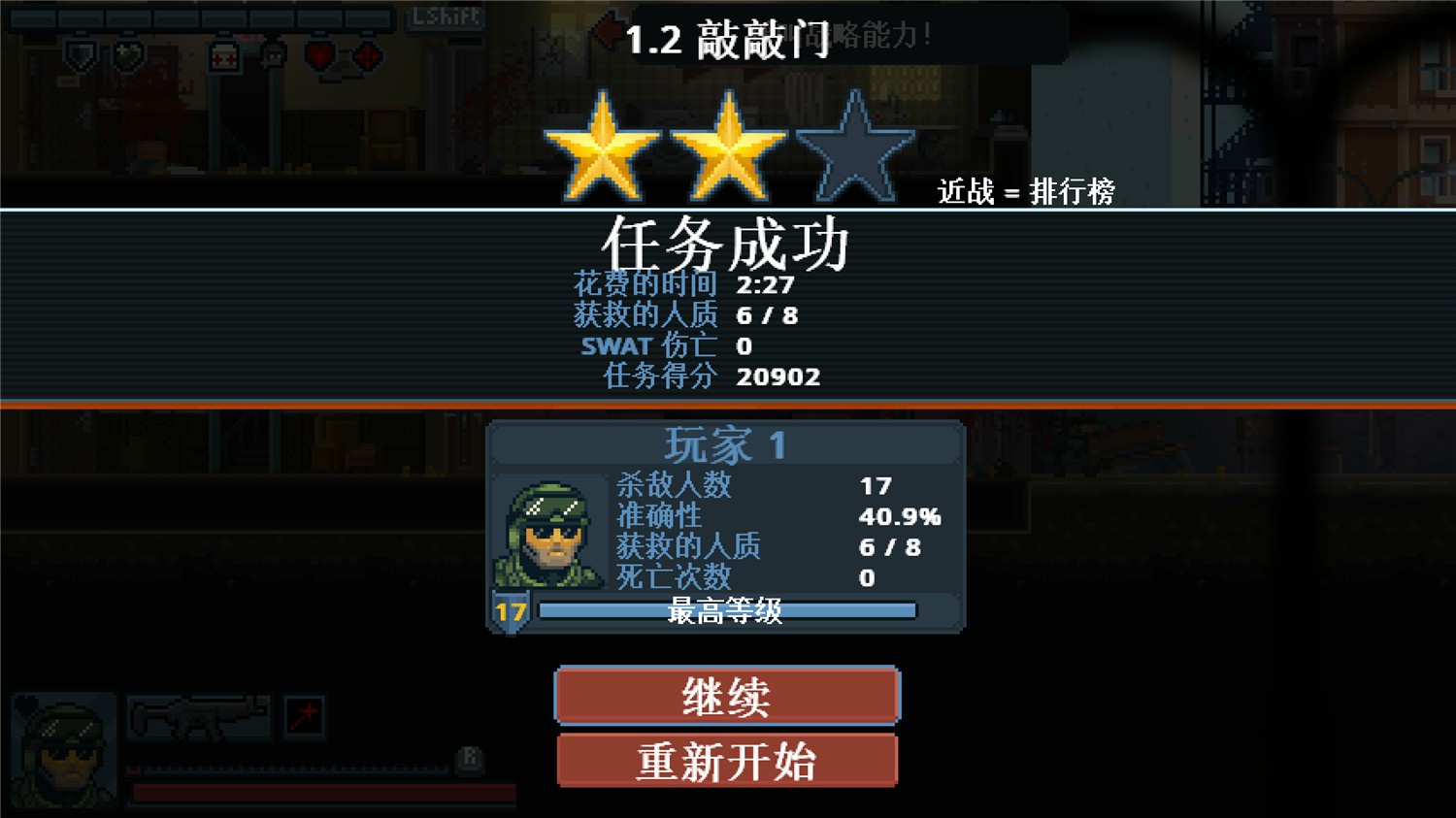Select the red heart health icon
This screenshot has width=1456, height=818.
pyautogui.click(x=320, y=55)
